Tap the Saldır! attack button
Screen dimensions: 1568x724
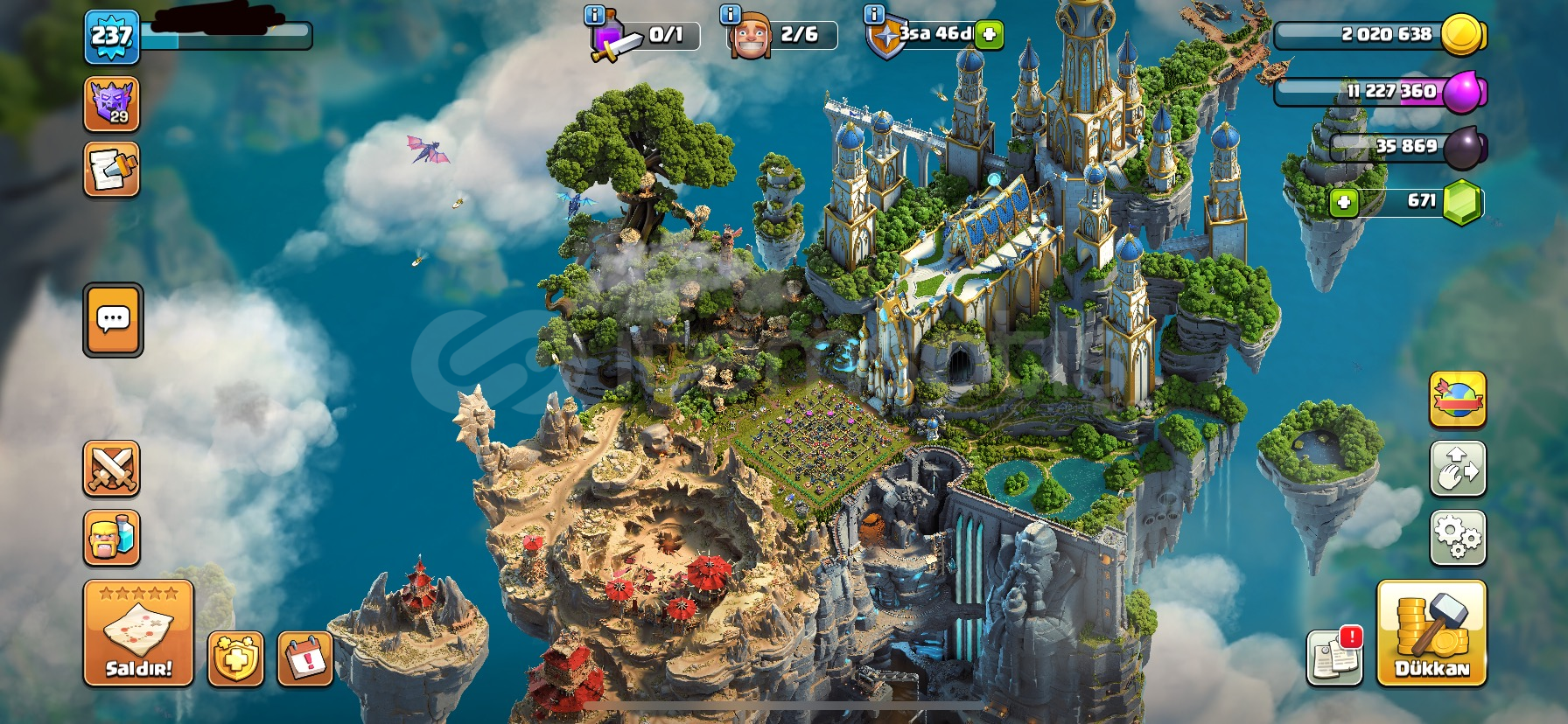[x=138, y=632]
